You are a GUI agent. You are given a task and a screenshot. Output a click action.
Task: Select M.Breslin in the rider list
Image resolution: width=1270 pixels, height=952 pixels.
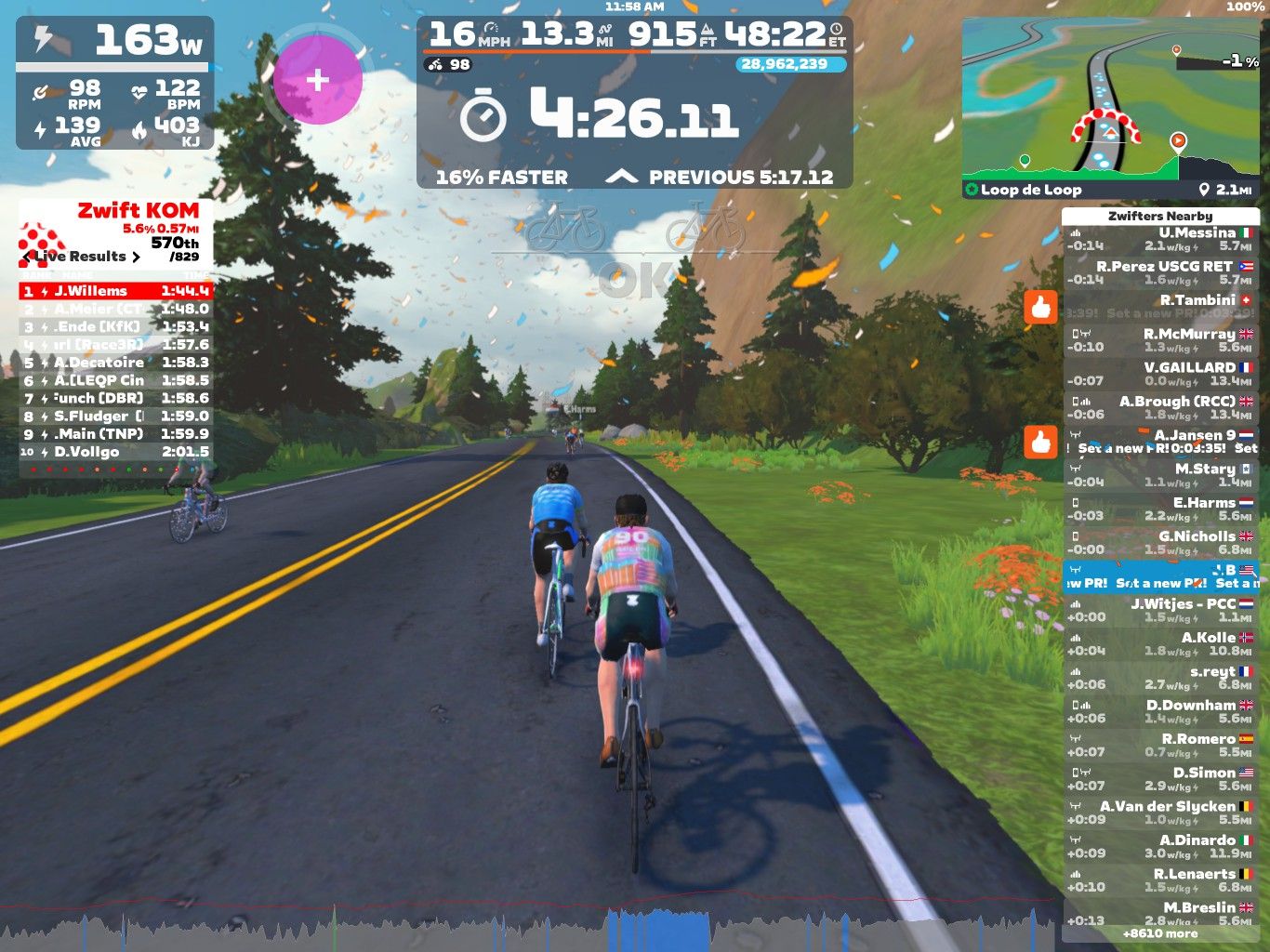tap(1160, 913)
